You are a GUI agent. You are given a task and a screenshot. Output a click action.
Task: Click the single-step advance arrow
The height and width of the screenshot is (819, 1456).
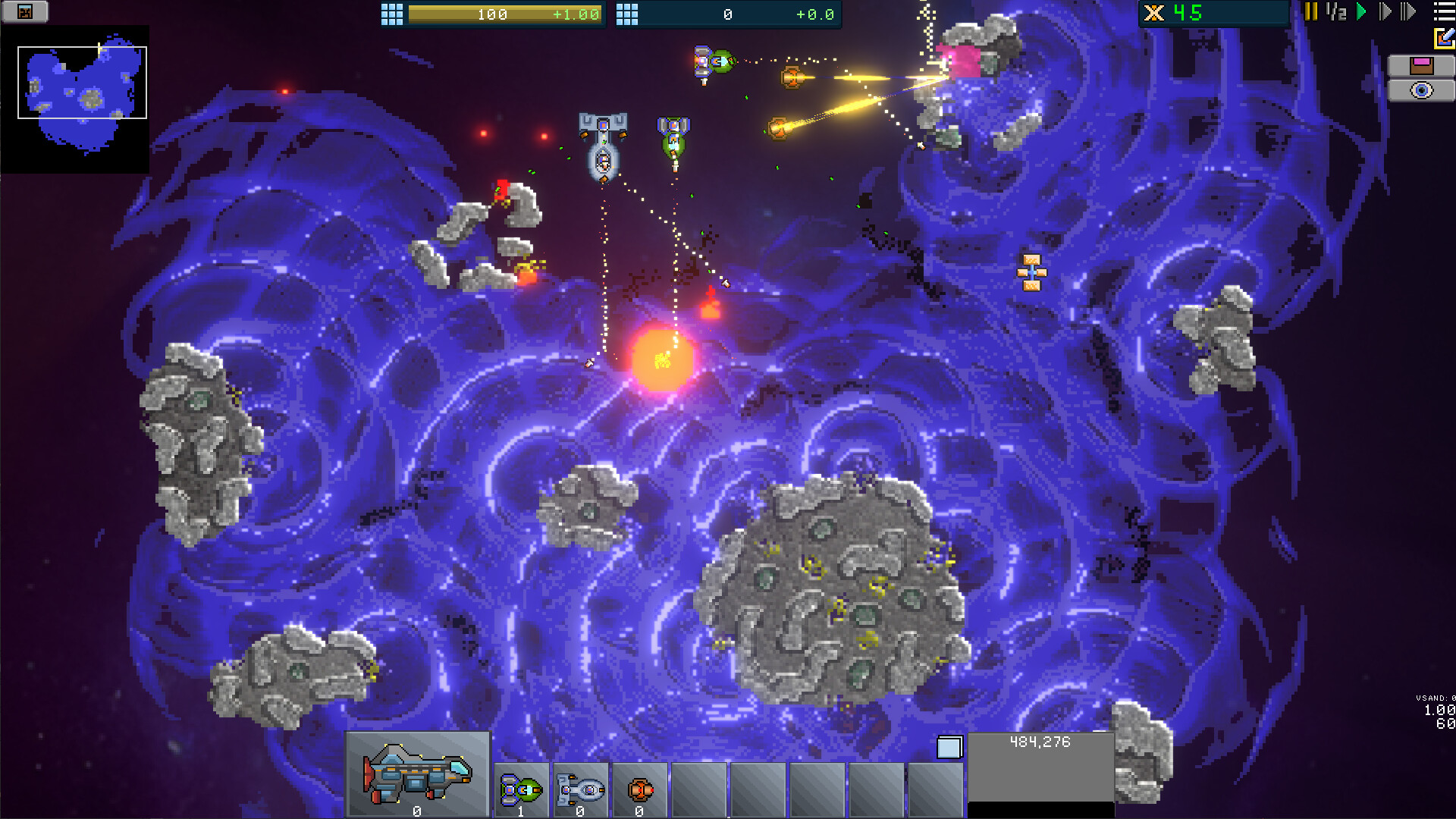tap(1385, 11)
